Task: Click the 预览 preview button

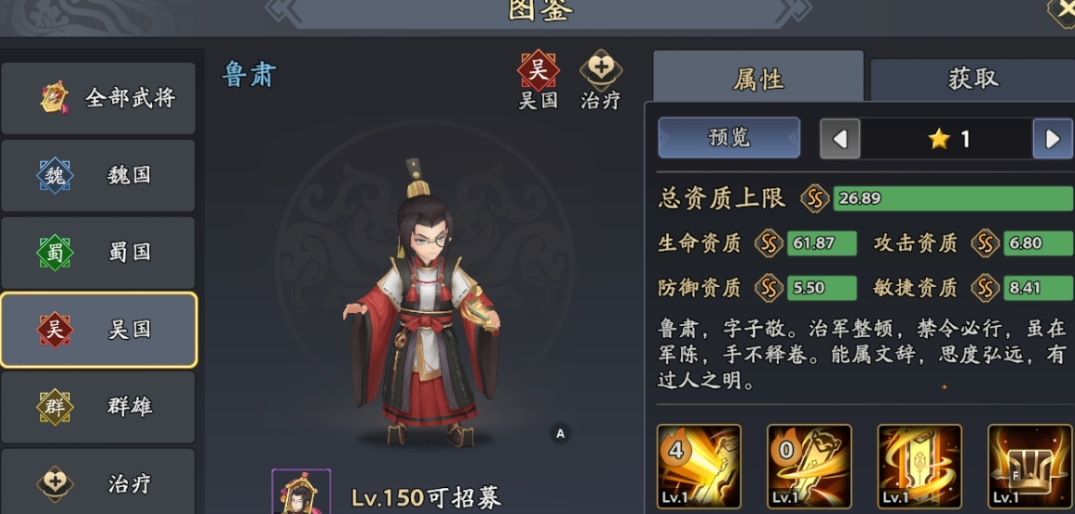Action: tap(728, 138)
